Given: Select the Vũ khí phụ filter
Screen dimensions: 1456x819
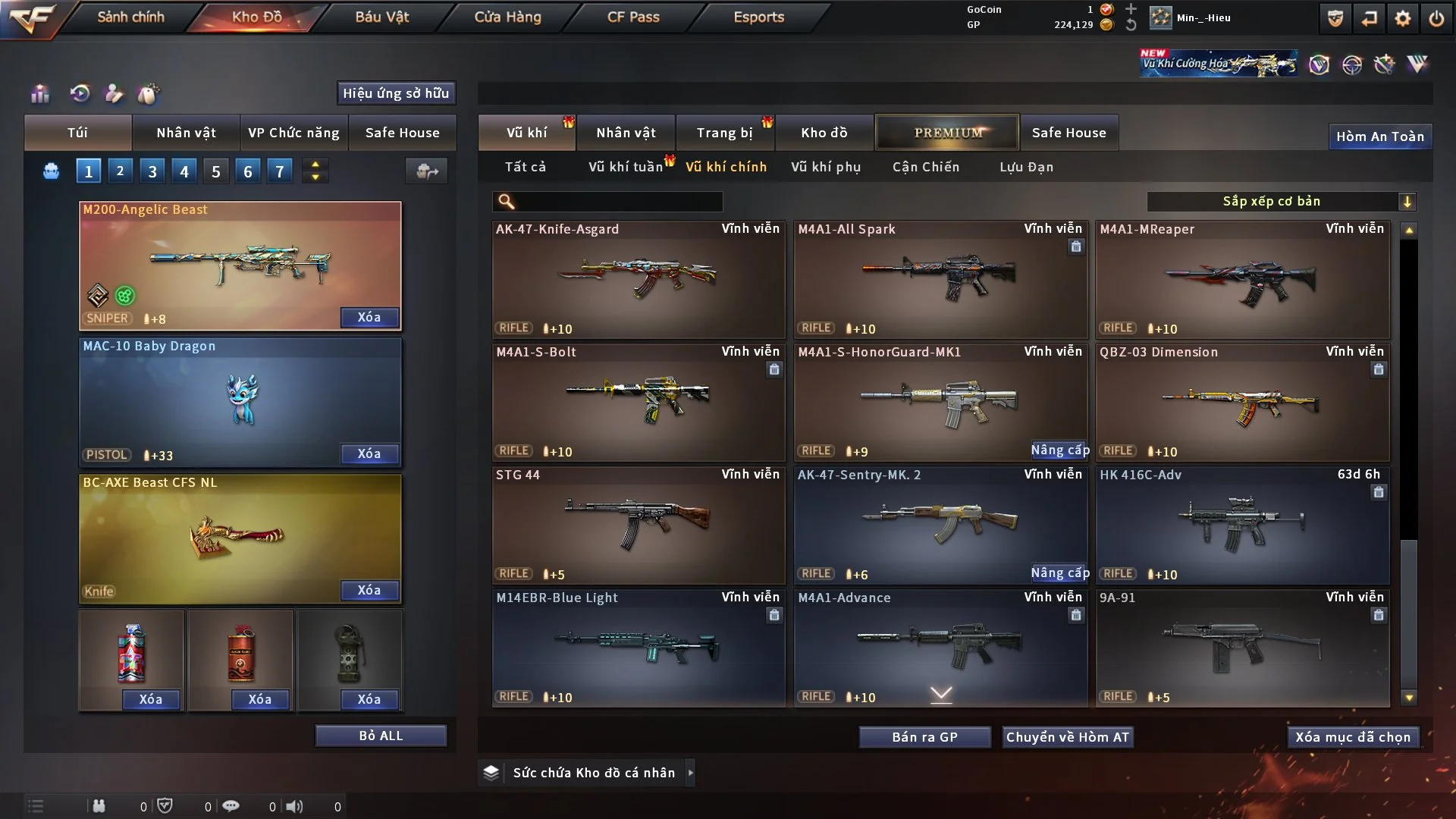Looking at the screenshot, I should click(x=825, y=167).
